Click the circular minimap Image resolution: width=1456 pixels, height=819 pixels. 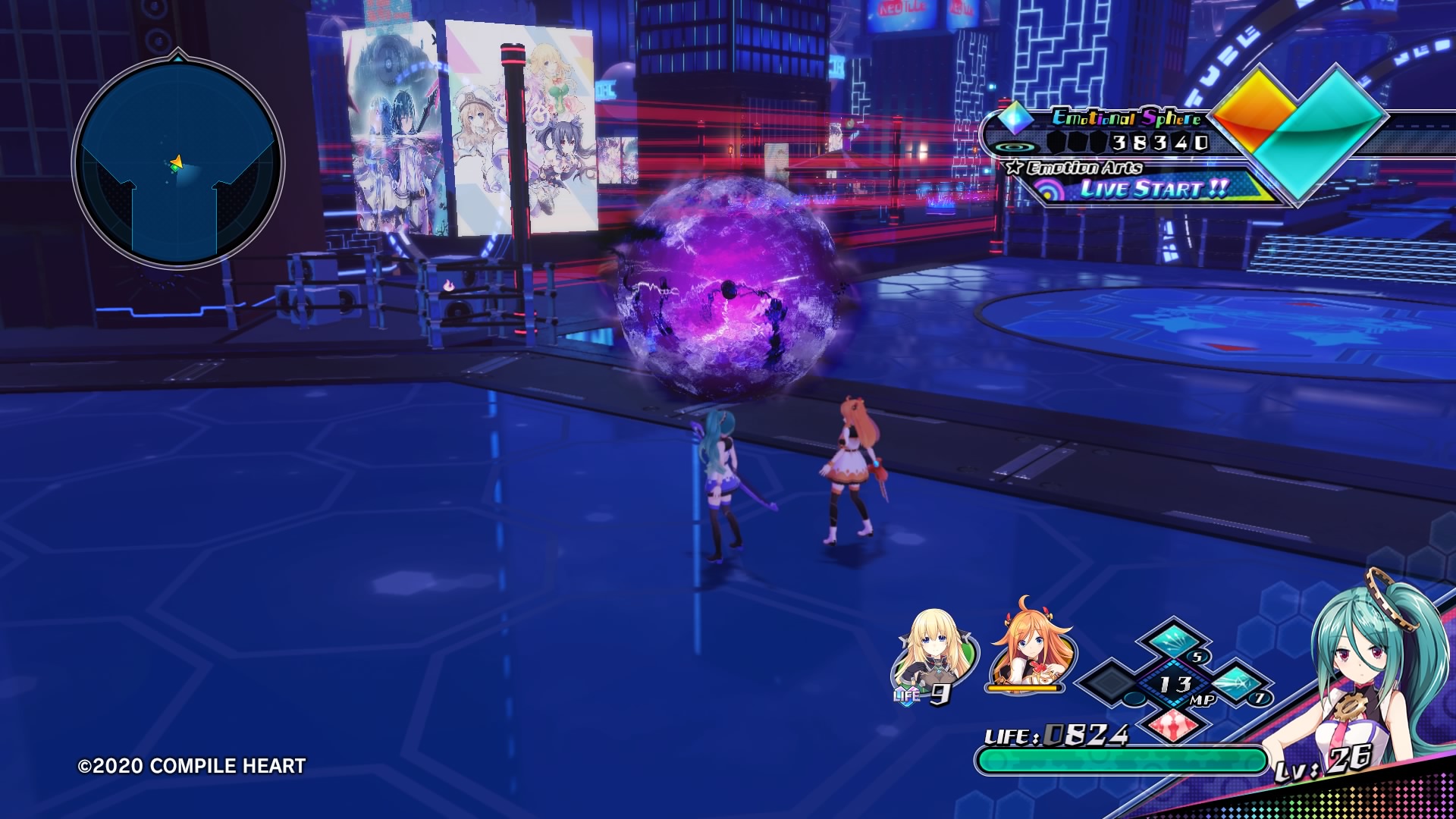[x=178, y=163]
